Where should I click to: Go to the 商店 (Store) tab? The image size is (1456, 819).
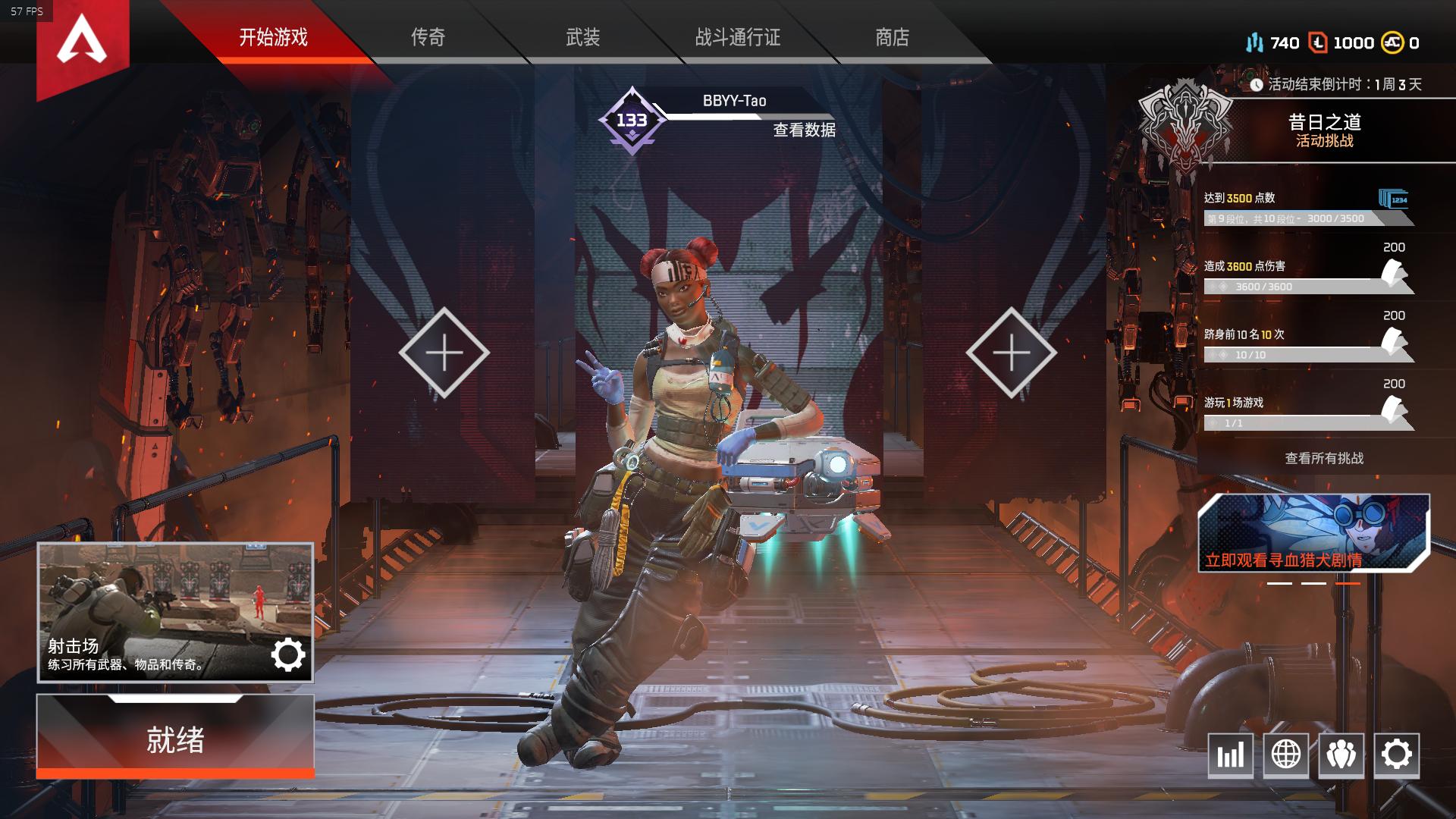(x=892, y=37)
